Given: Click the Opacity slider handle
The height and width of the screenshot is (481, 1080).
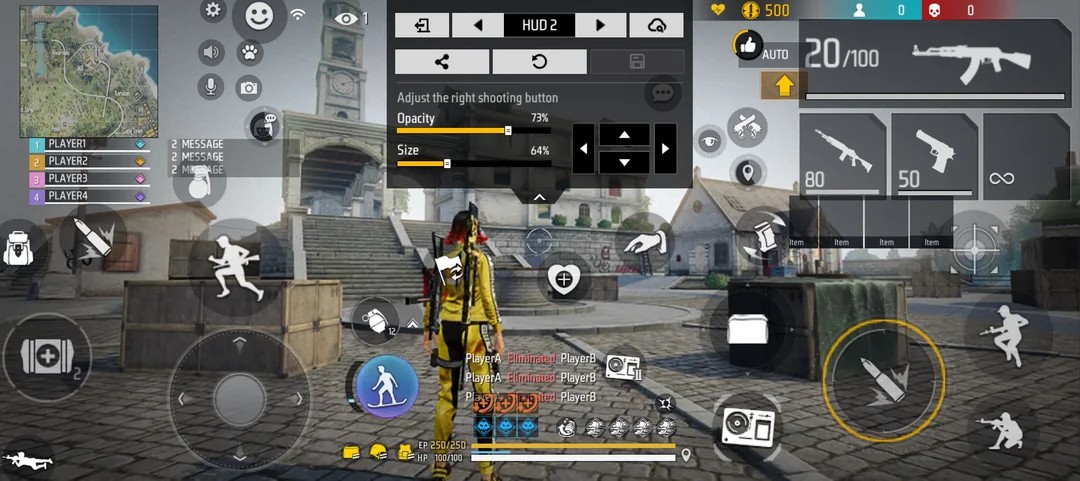Looking at the screenshot, I should [508, 130].
